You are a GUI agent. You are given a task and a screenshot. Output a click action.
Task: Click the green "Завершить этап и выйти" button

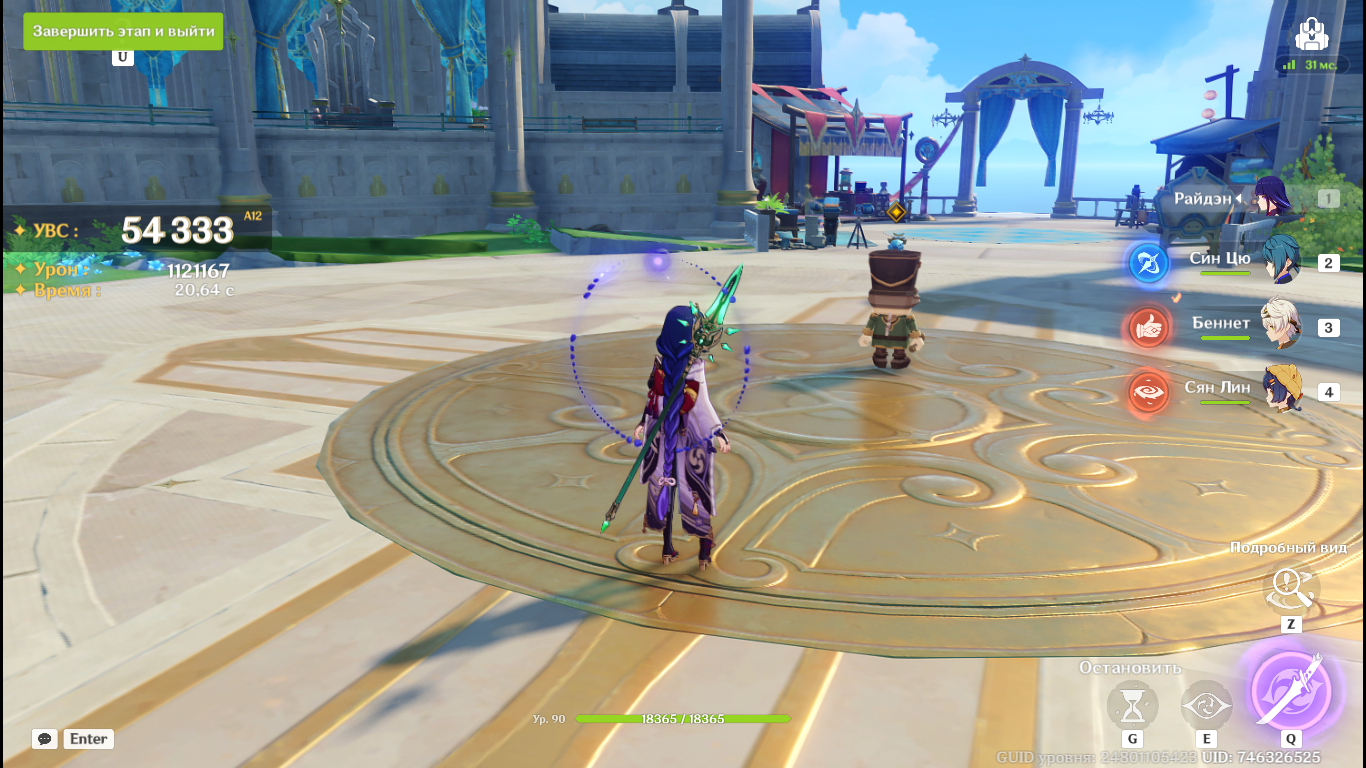(123, 31)
